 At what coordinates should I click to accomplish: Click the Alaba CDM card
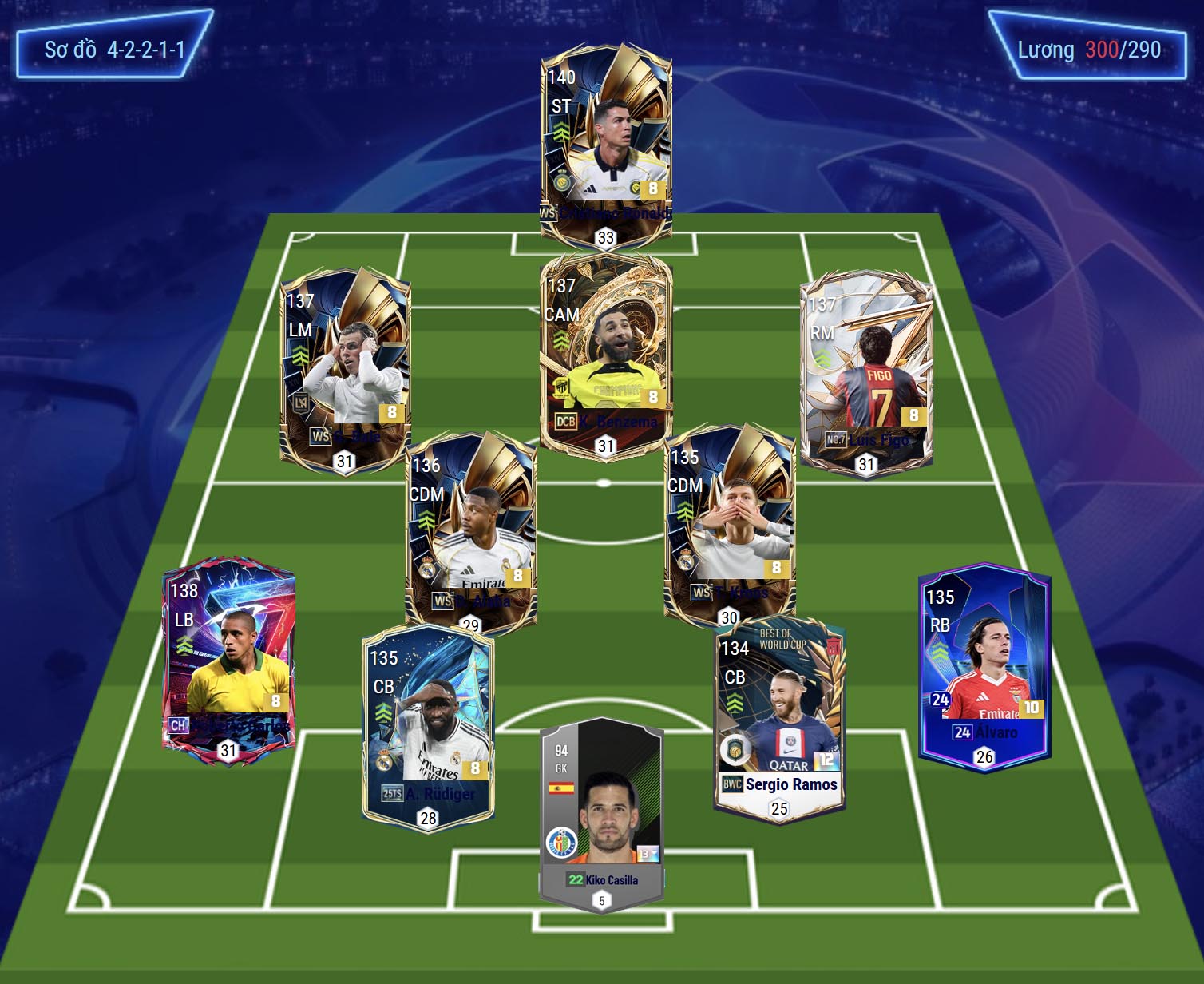click(x=471, y=531)
